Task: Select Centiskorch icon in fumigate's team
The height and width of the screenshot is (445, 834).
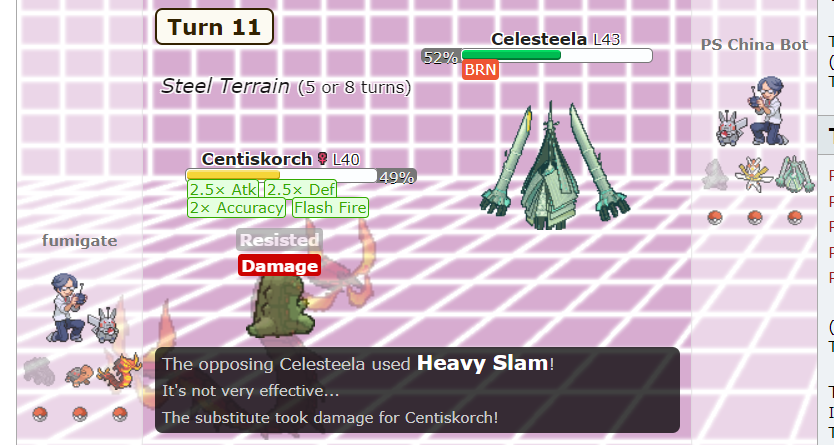Action: [x=123, y=369]
